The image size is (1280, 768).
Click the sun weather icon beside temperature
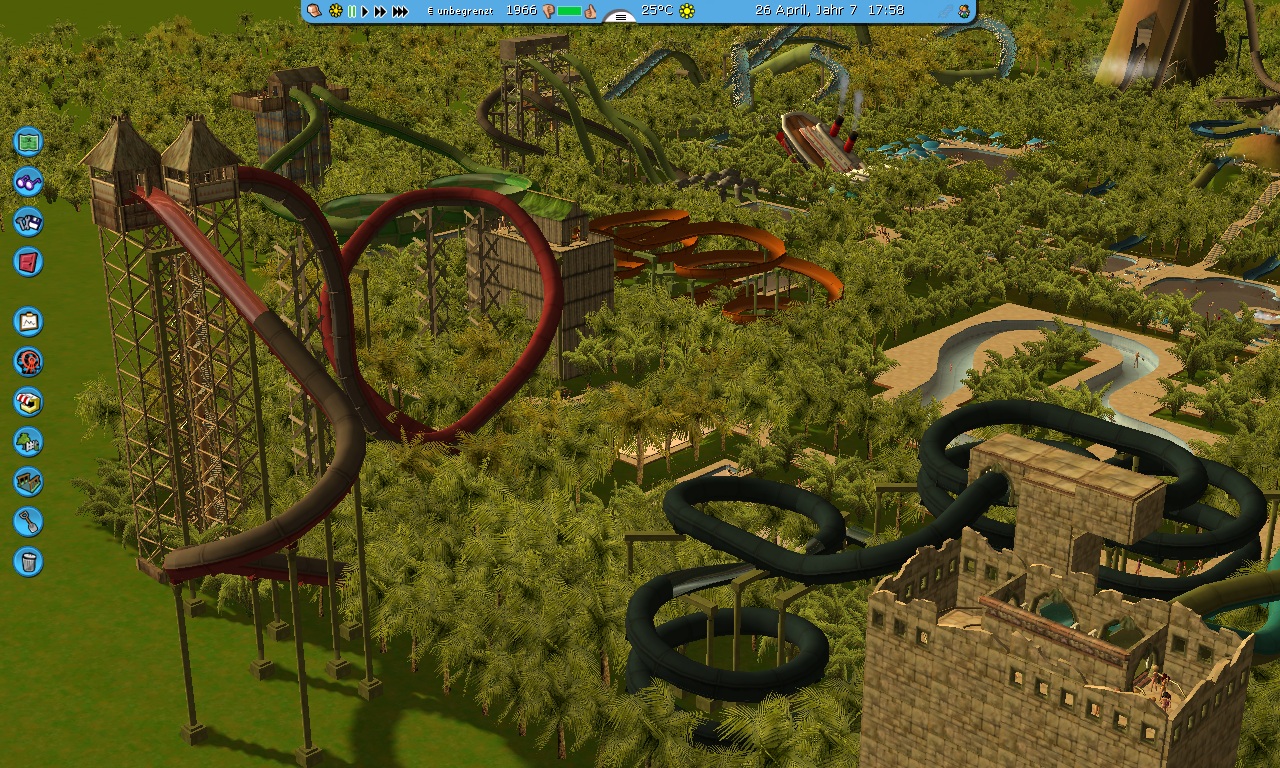tap(687, 11)
